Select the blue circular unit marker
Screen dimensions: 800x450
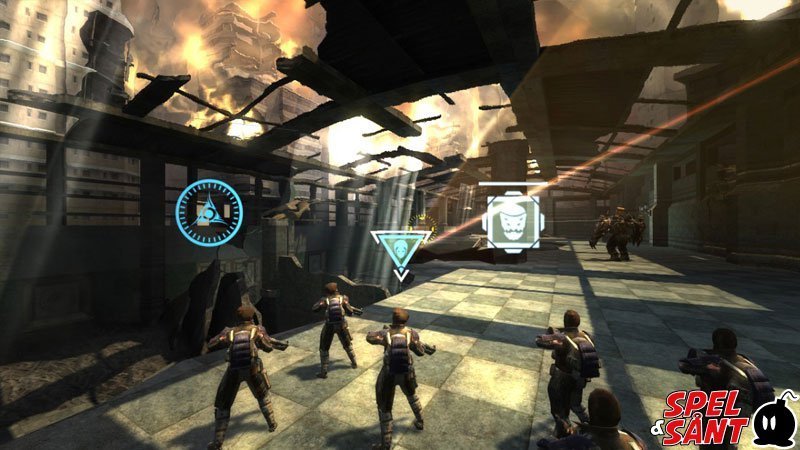point(209,209)
